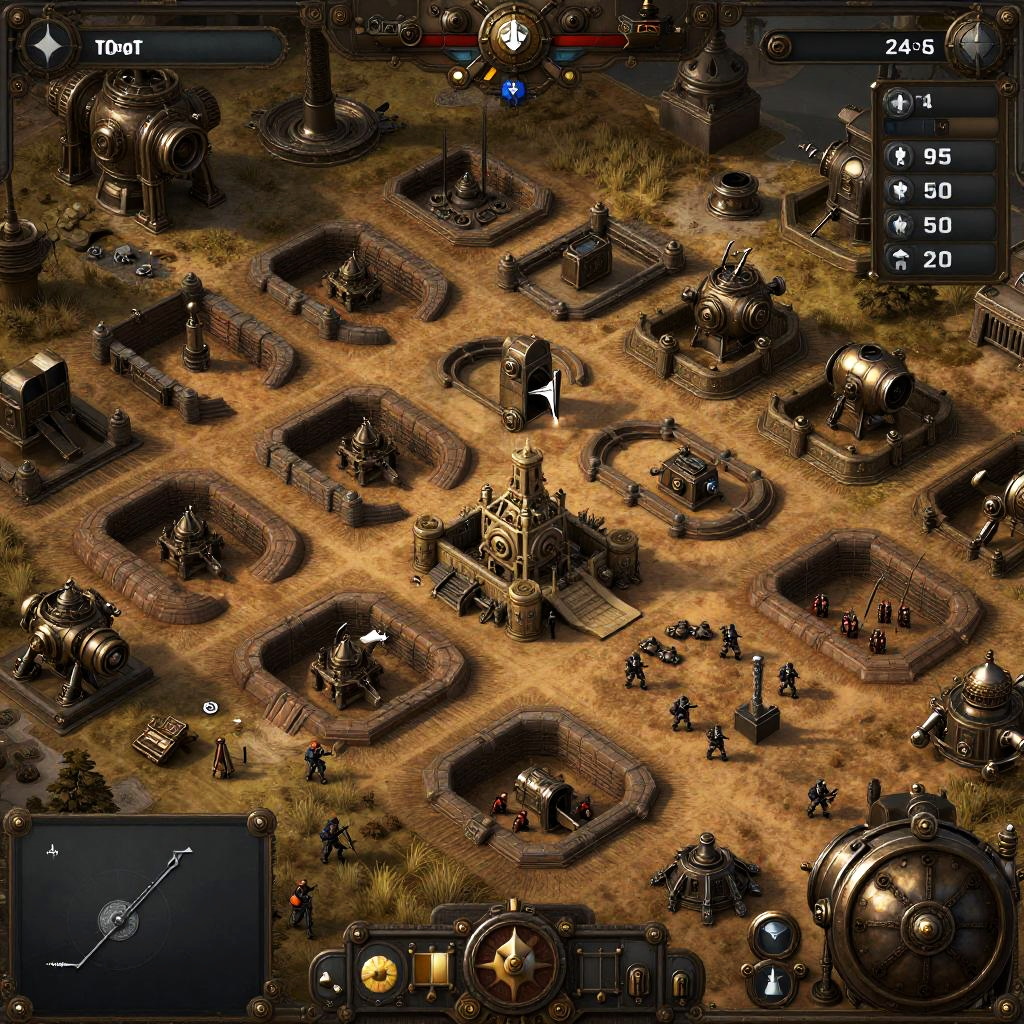Open the compass orb beside 24-6
The image size is (1024, 1024).
pyautogui.click(x=974, y=44)
